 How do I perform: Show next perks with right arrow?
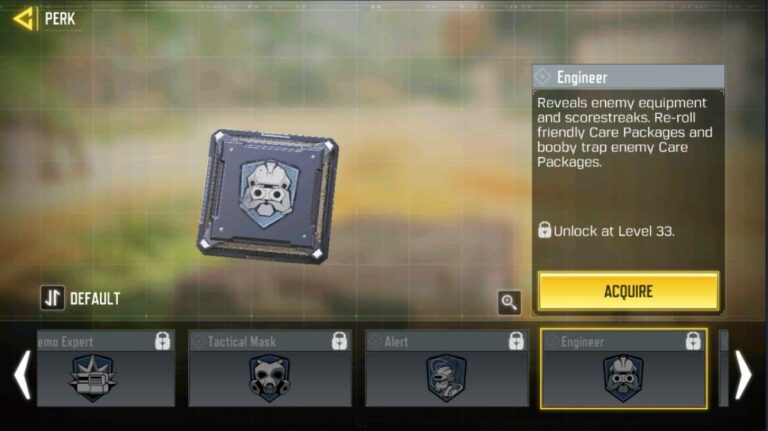point(743,374)
